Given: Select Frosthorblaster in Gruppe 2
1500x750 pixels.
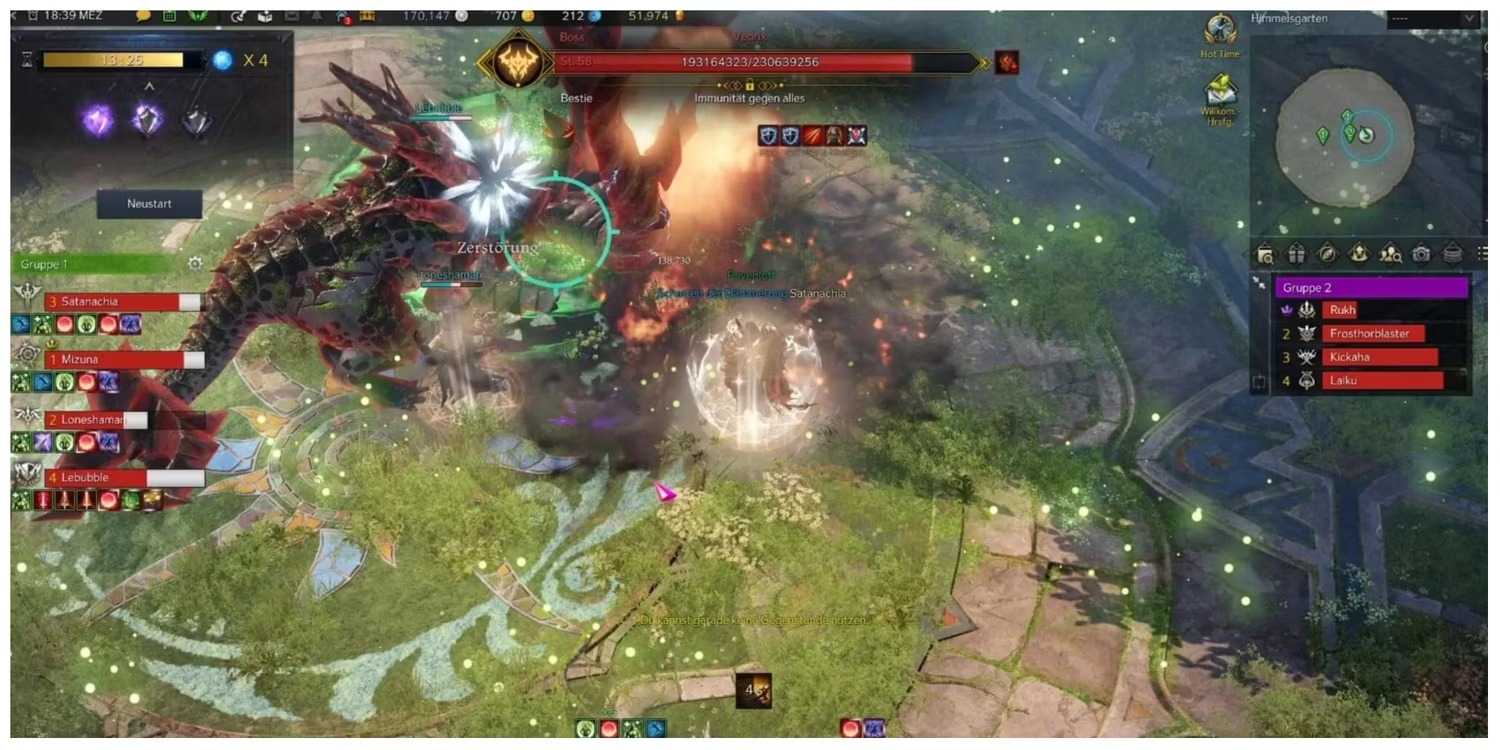Looking at the screenshot, I should click(1375, 334).
